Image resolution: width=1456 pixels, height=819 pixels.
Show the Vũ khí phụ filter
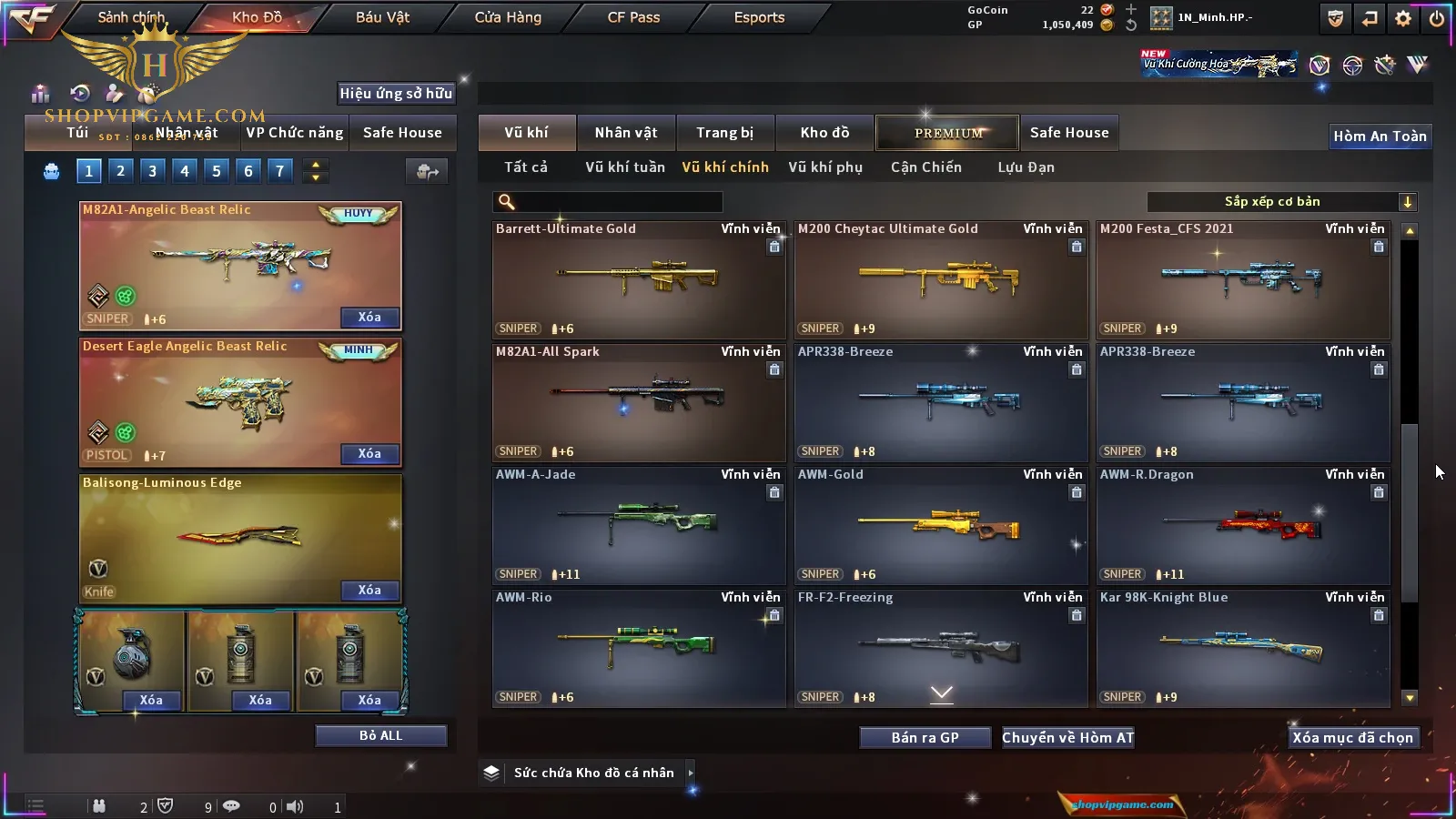(x=824, y=167)
